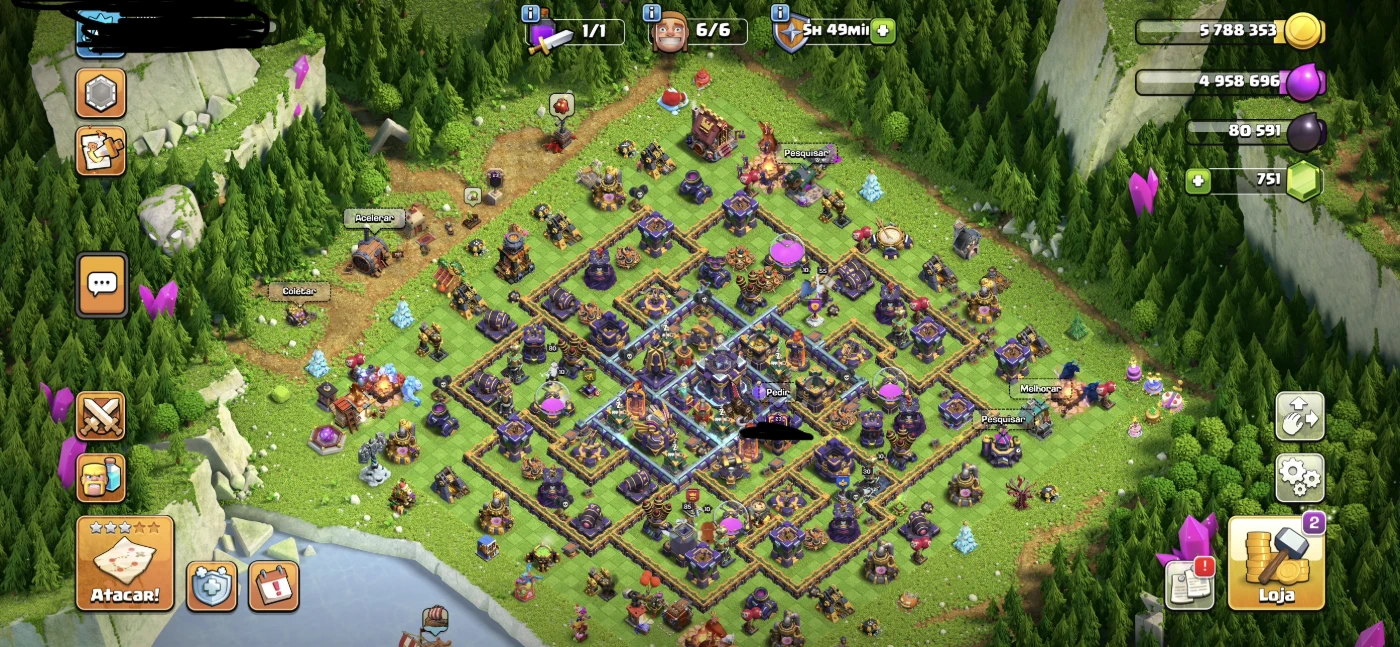Open the crossed swords battle log button

101,416
